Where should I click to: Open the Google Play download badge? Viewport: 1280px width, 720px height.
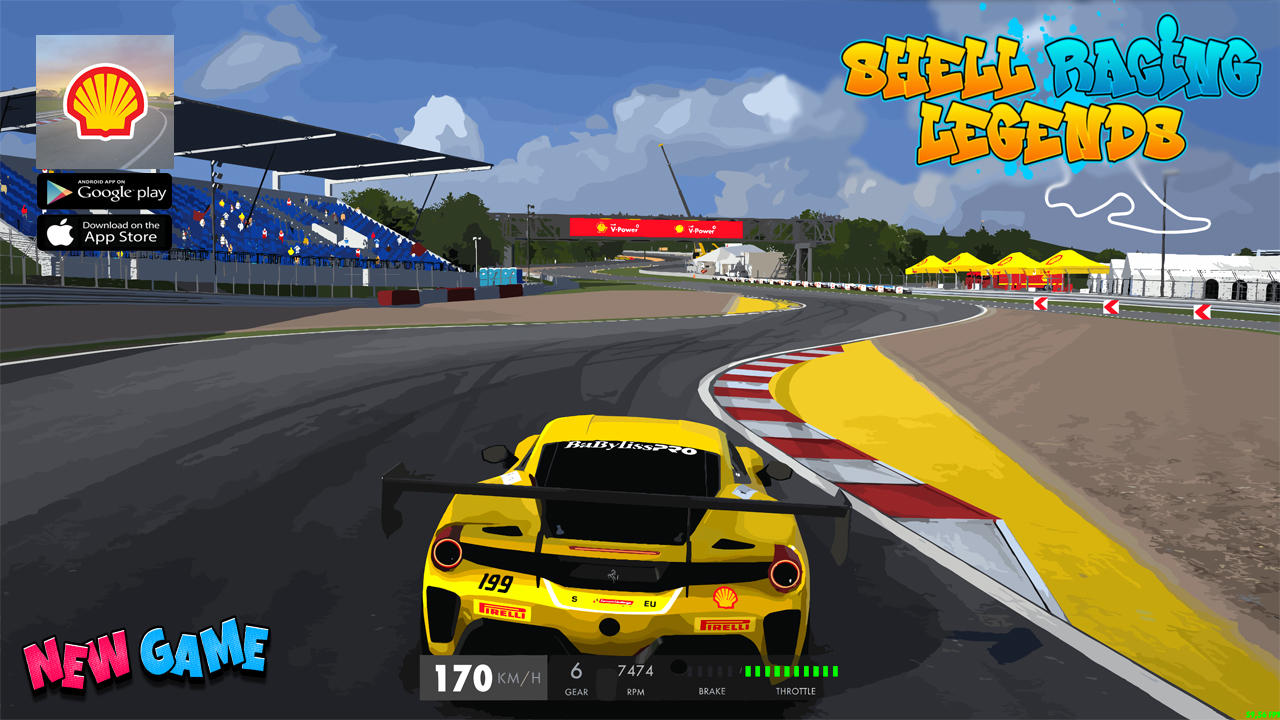(104, 191)
